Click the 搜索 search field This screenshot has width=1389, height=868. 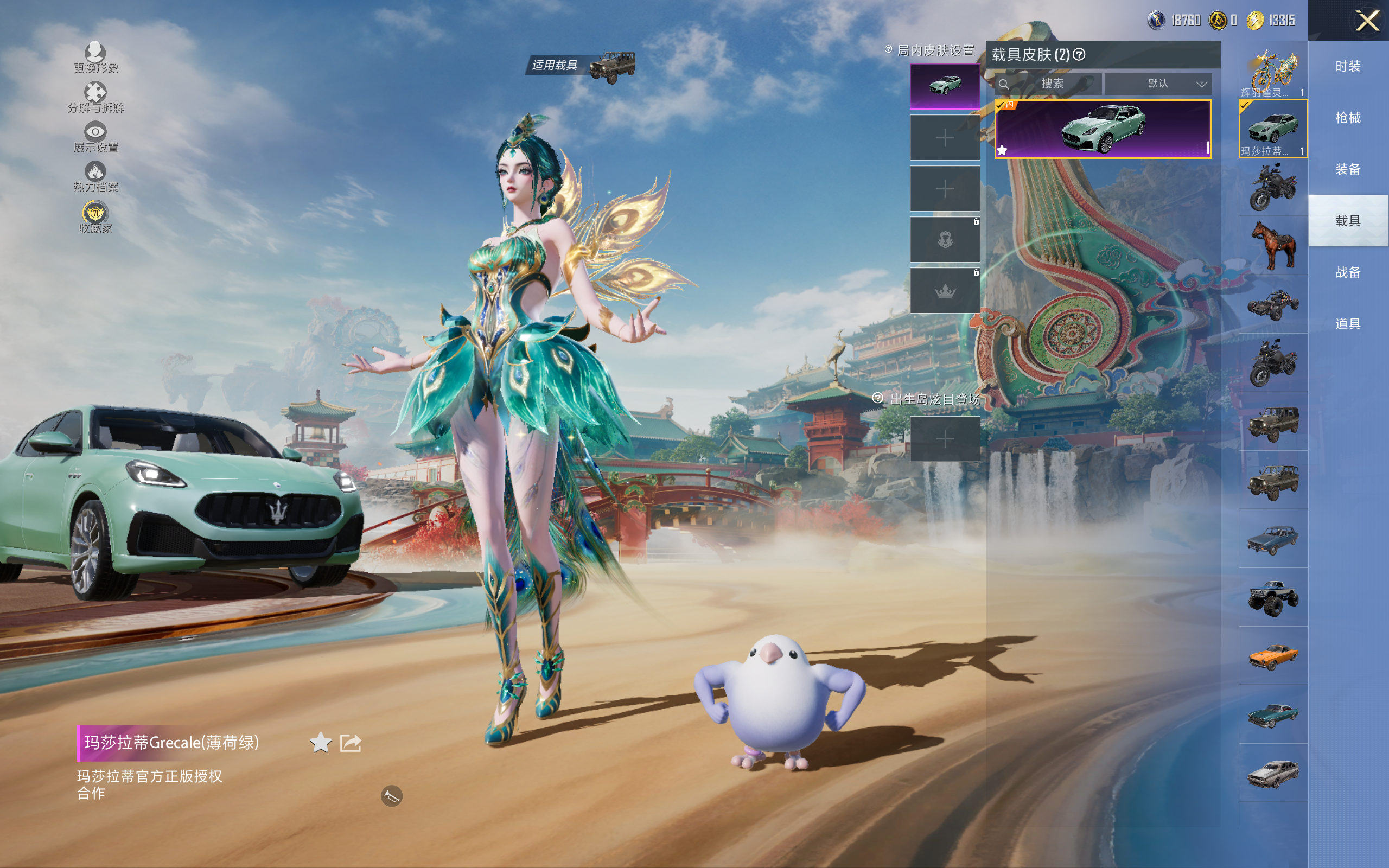point(1052,84)
